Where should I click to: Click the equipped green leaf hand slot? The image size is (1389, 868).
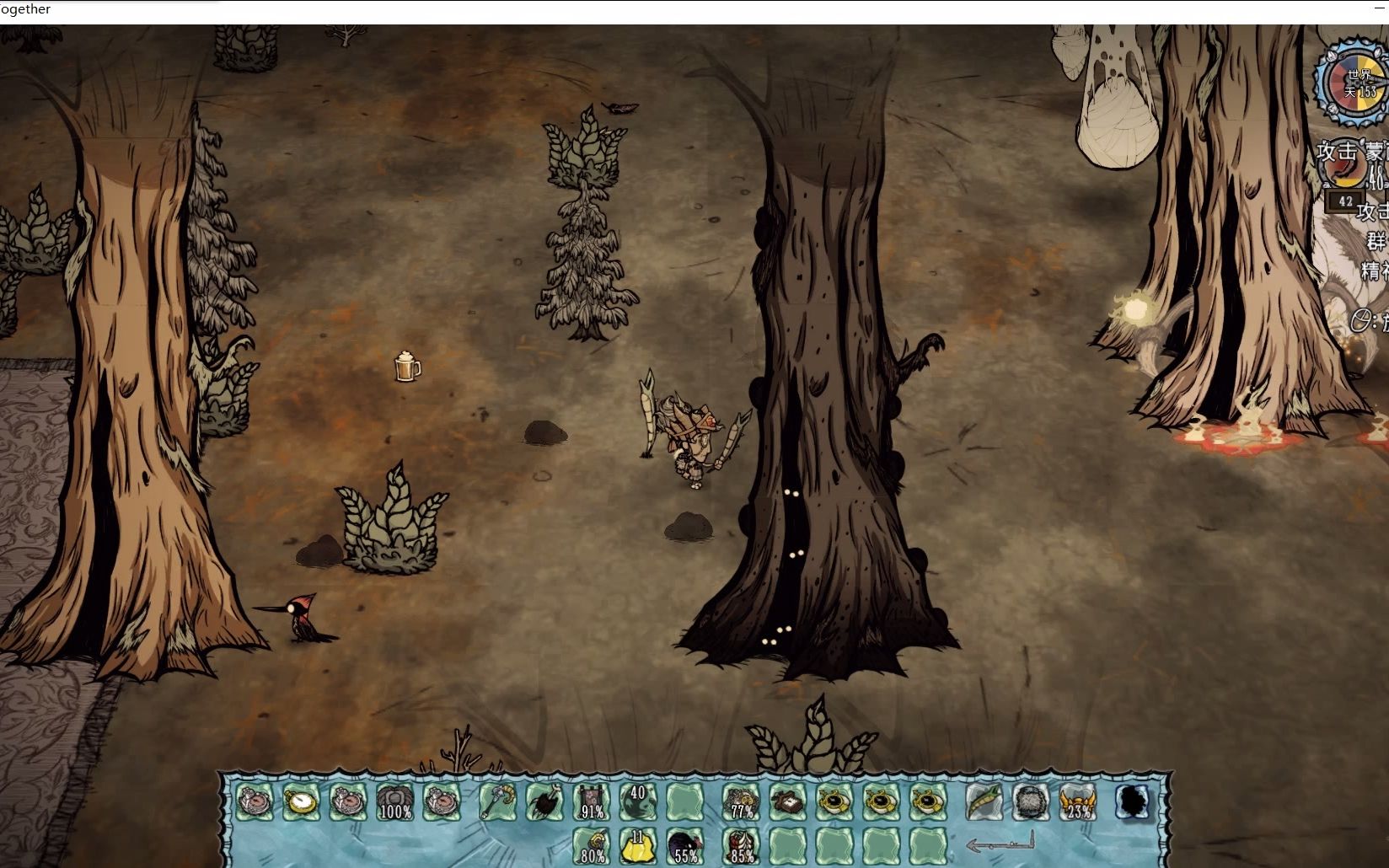984,801
